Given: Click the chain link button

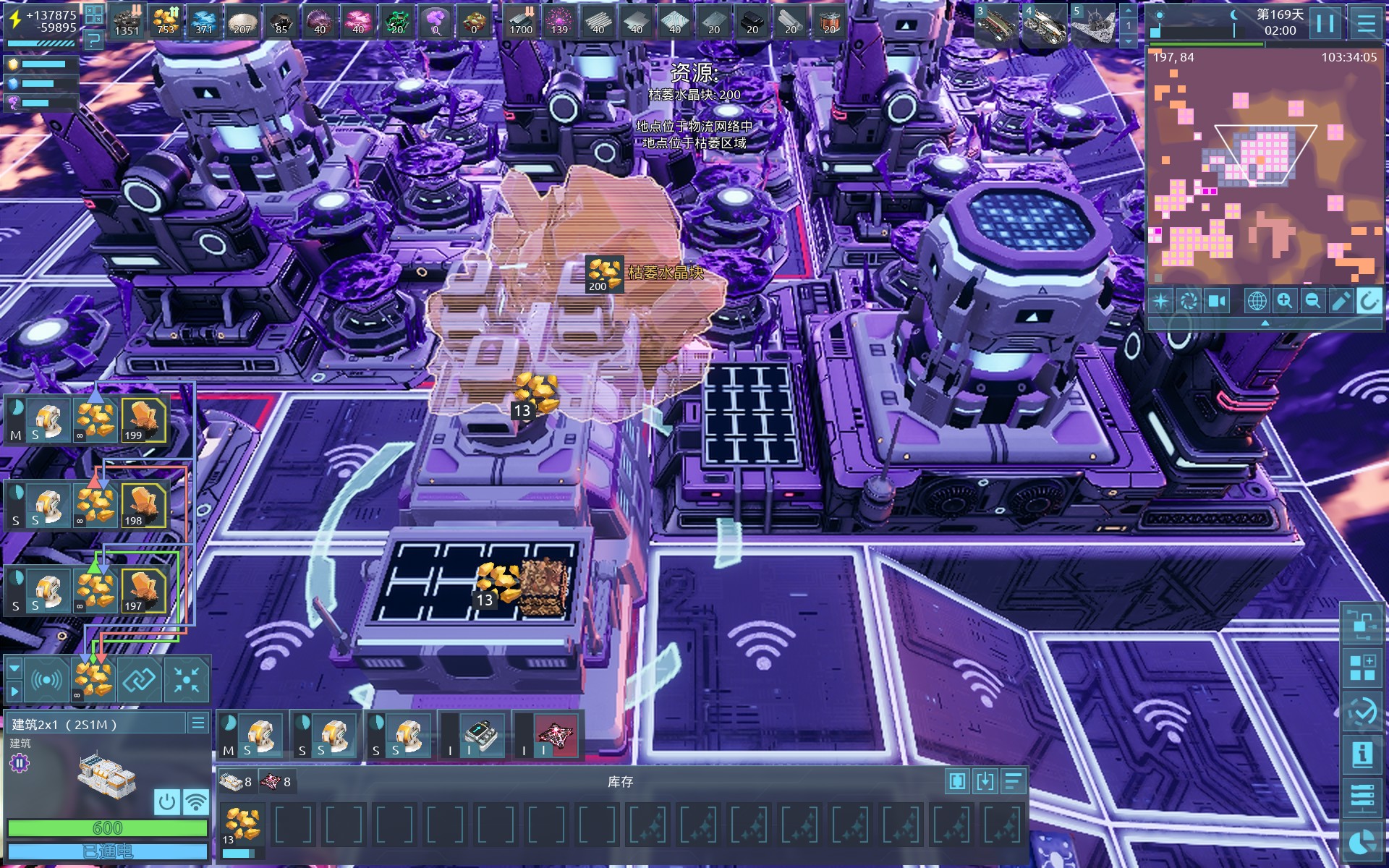Looking at the screenshot, I should click(139, 680).
